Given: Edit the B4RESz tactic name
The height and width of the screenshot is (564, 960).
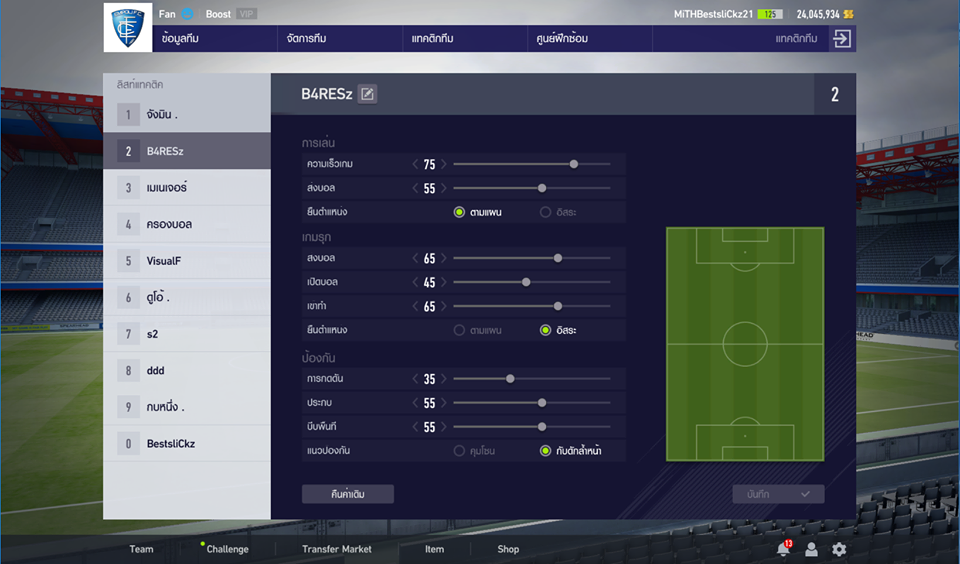Looking at the screenshot, I should pyautogui.click(x=368, y=94).
